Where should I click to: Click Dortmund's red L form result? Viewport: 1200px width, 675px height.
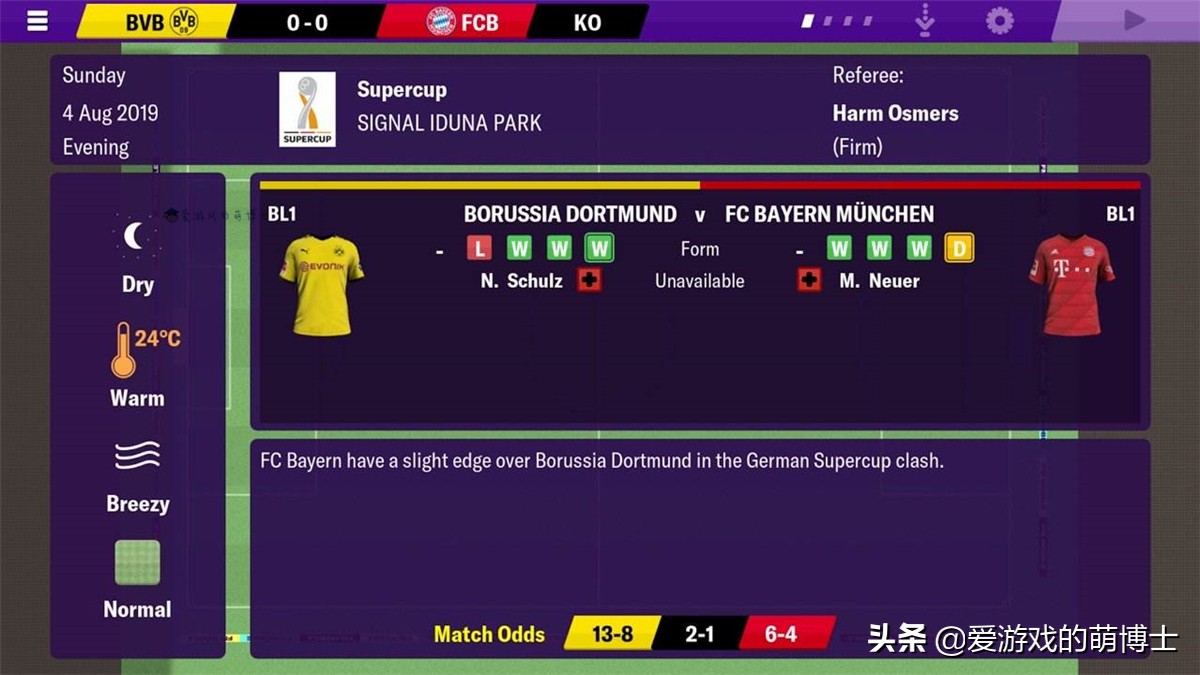[480, 248]
